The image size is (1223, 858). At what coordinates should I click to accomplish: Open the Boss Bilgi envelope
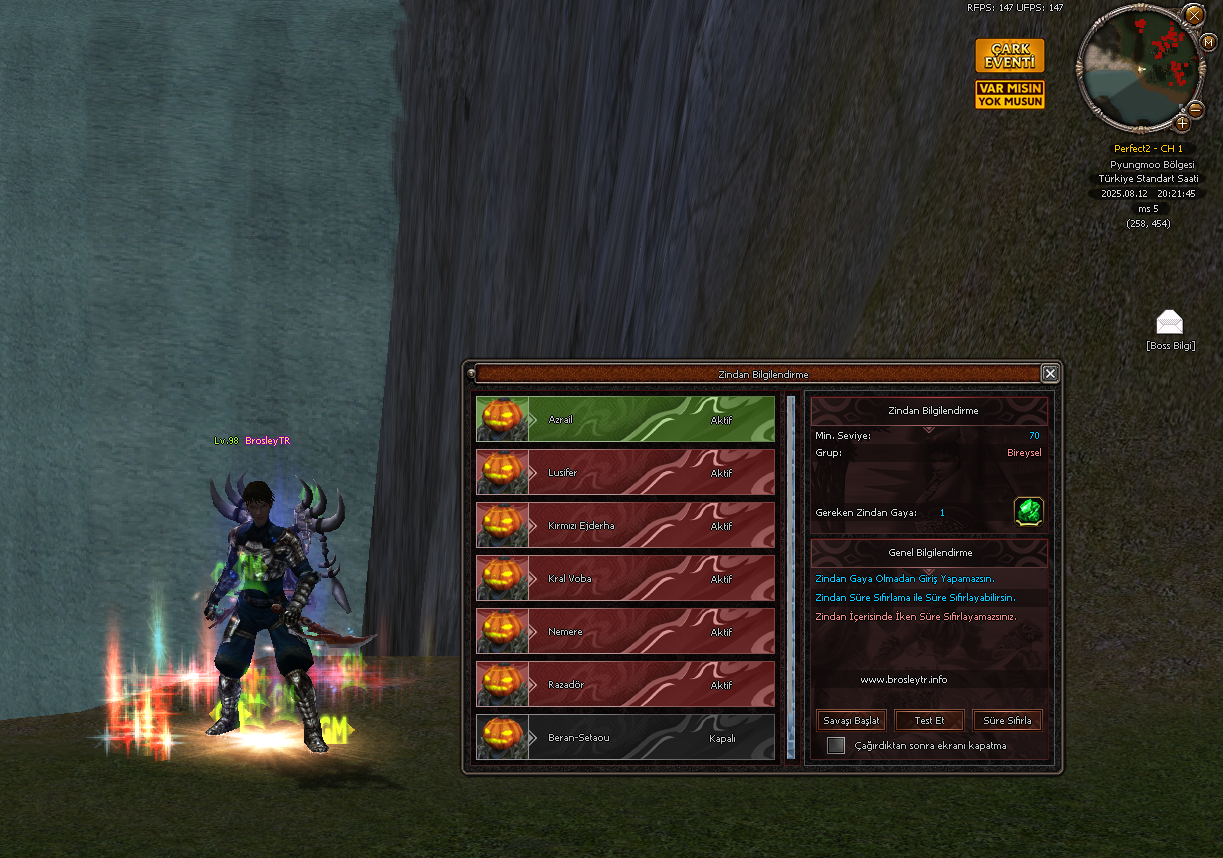click(1169, 322)
